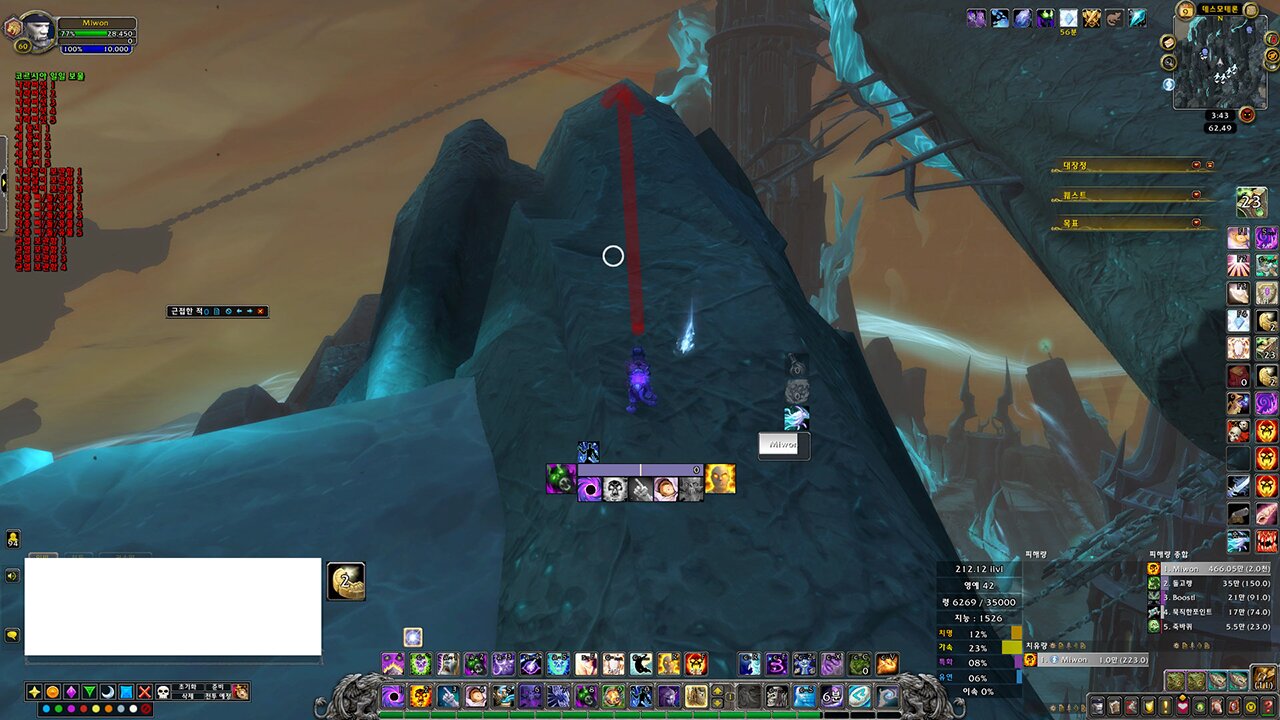Choose the red X raid marker
Screen dimensions: 1280x720
pos(145,692)
